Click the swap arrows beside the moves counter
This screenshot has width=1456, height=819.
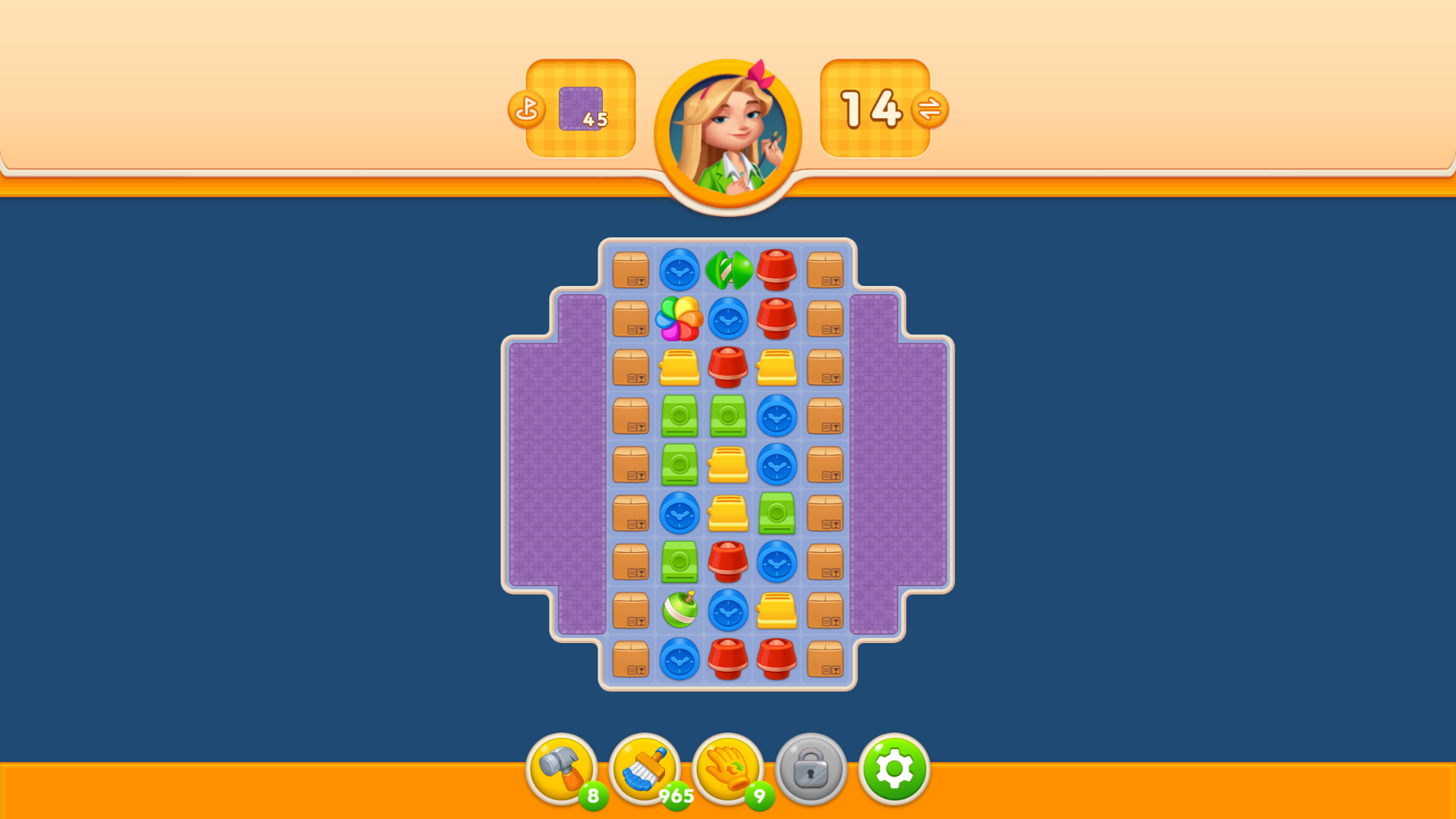(931, 109)
